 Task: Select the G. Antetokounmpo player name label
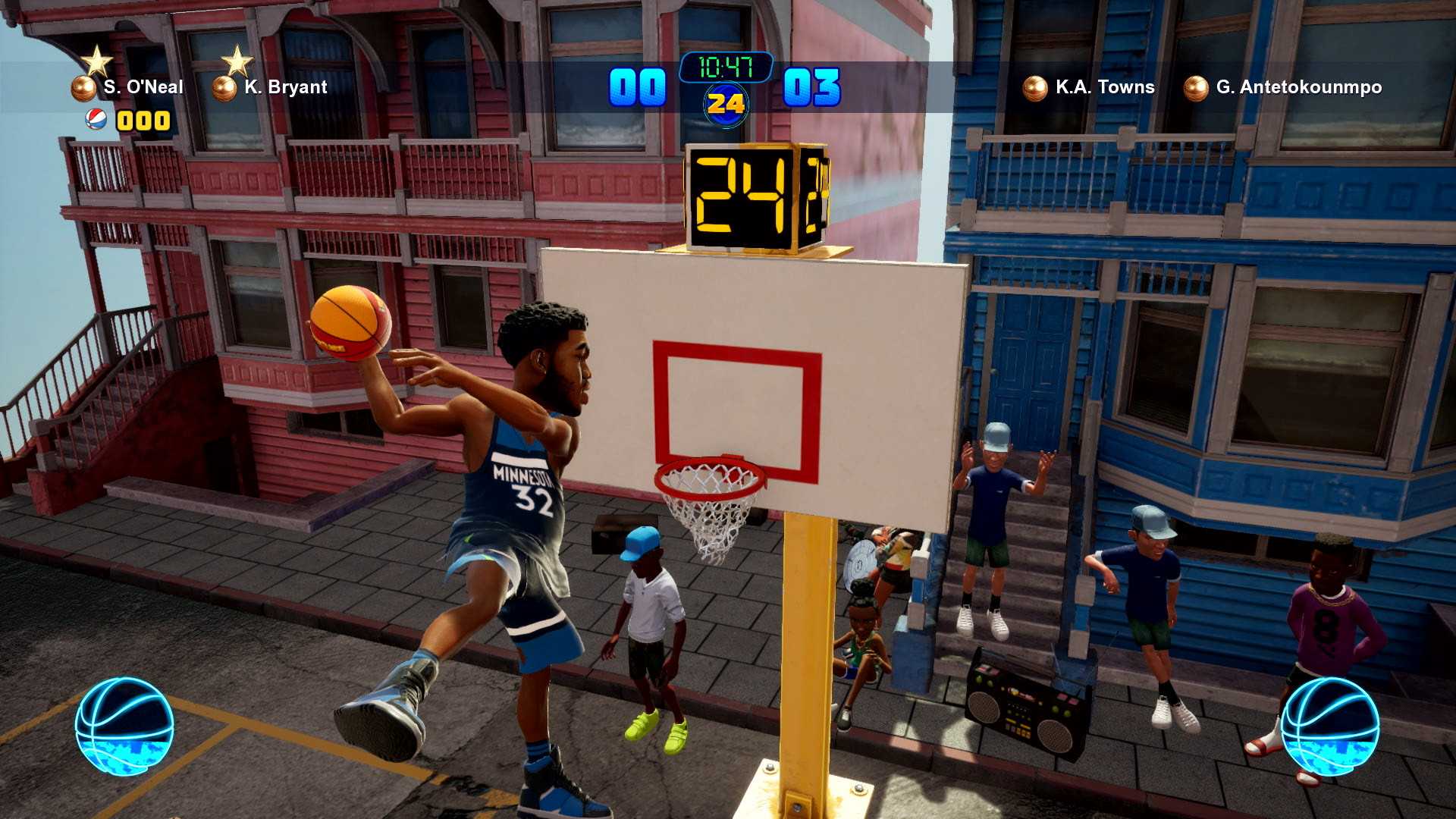[x=1300, y=86]
